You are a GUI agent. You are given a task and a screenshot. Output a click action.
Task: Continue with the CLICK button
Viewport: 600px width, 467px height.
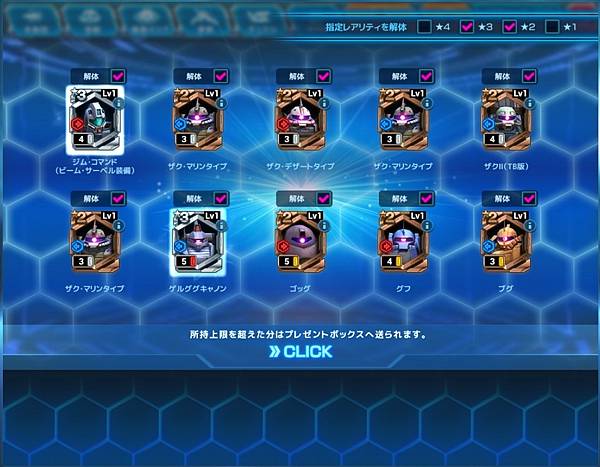click(300, 352)
